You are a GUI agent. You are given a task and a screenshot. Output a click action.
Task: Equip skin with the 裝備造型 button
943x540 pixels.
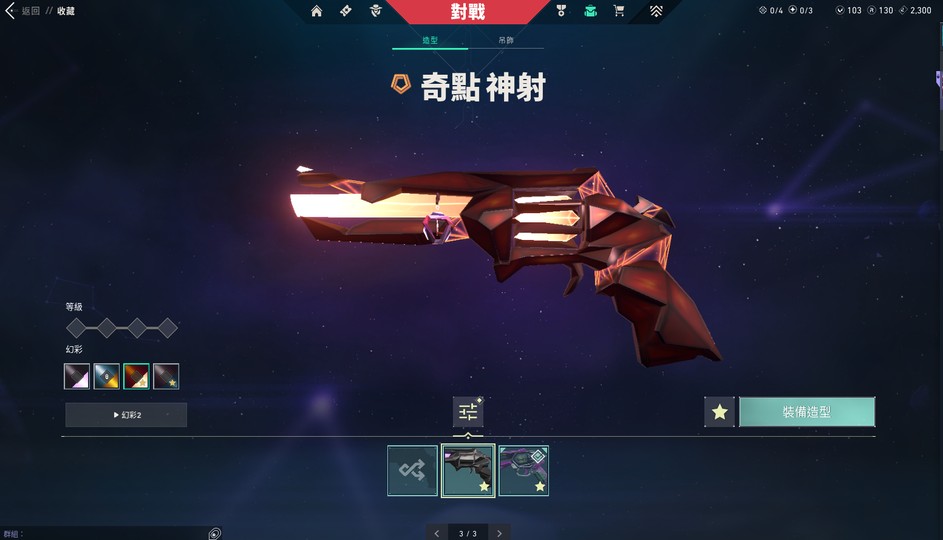[x=806, y=412]
